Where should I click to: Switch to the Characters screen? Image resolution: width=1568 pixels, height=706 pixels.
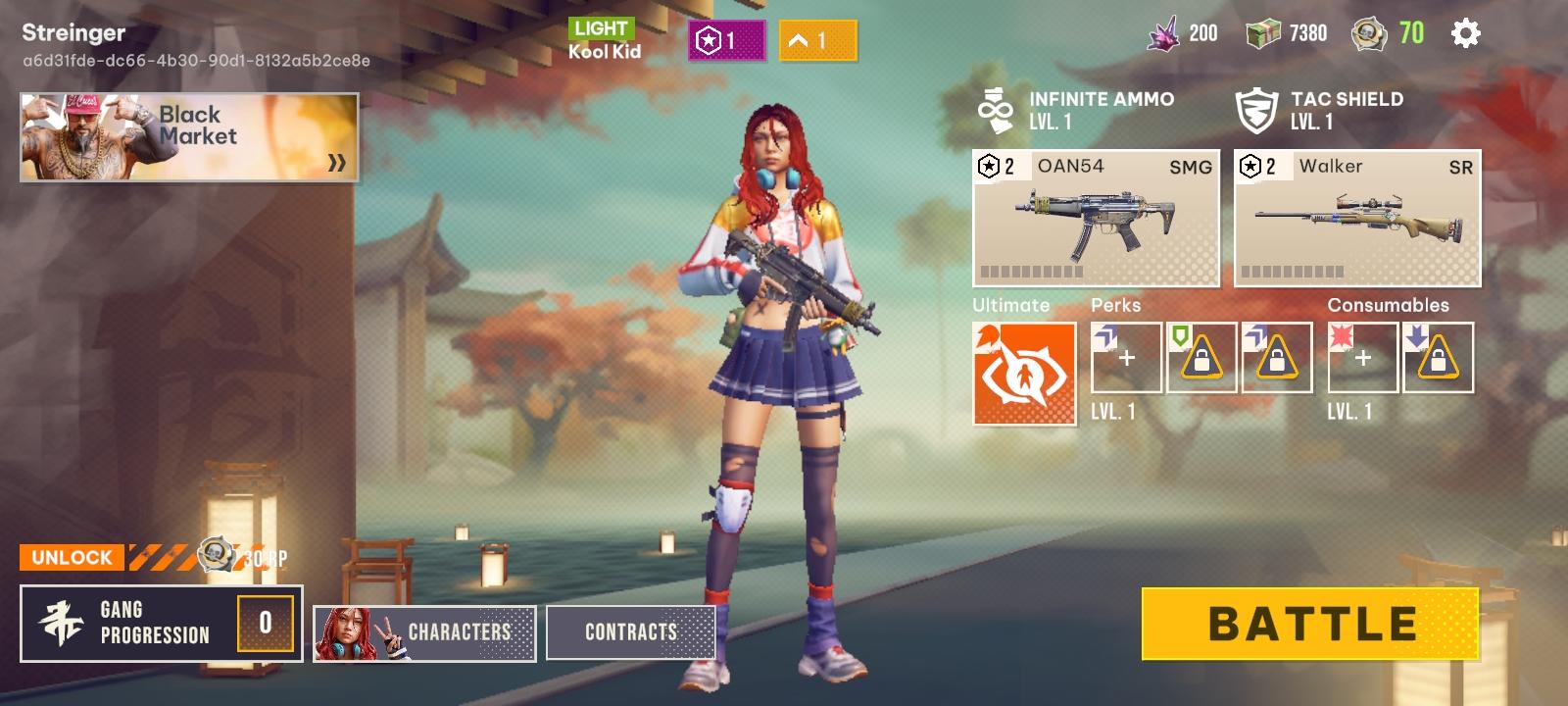423,632
